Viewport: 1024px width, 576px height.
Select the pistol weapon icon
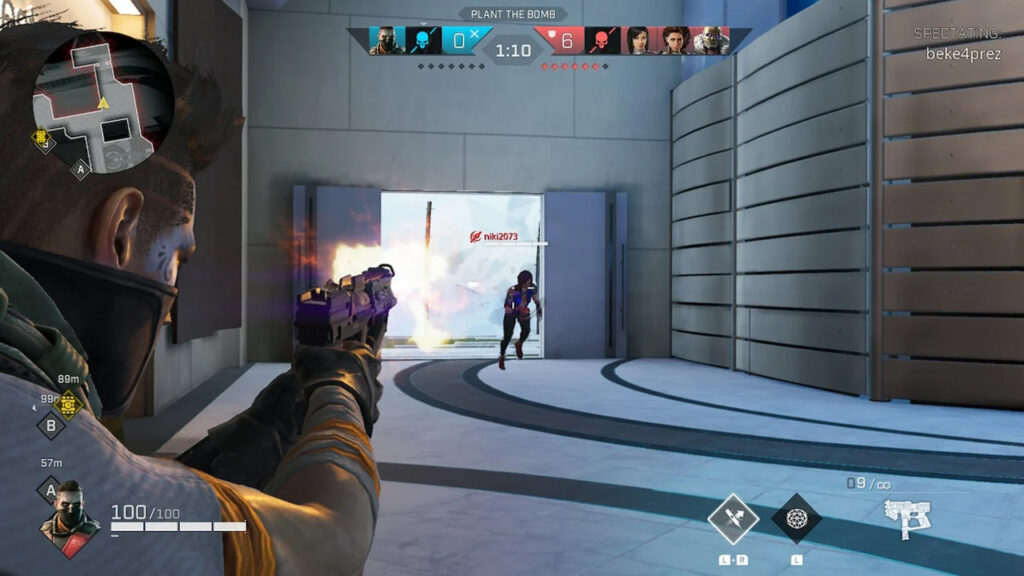click(x=907, y=517)
